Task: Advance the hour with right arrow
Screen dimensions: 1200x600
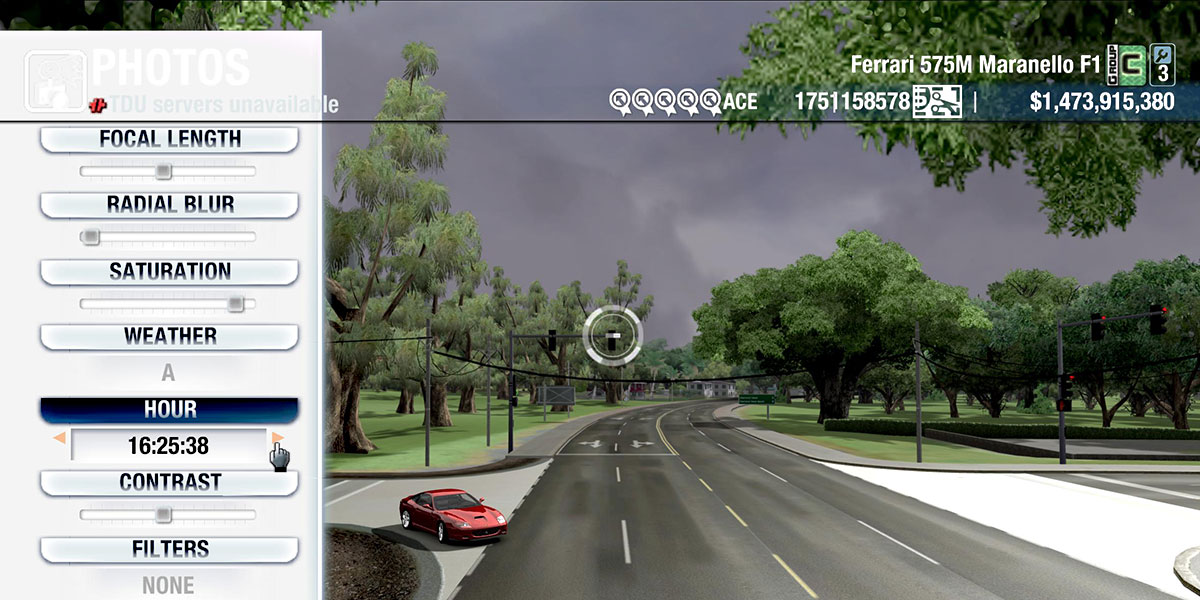Action: (x=278, y=438)
